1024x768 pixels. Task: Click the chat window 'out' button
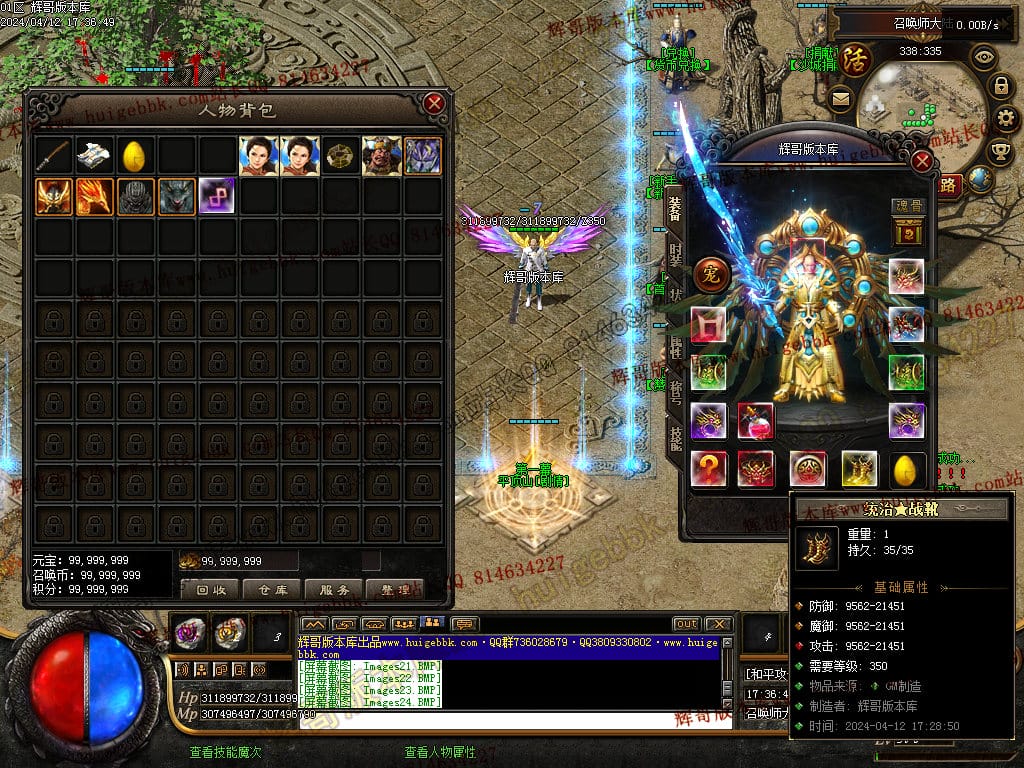686,624
